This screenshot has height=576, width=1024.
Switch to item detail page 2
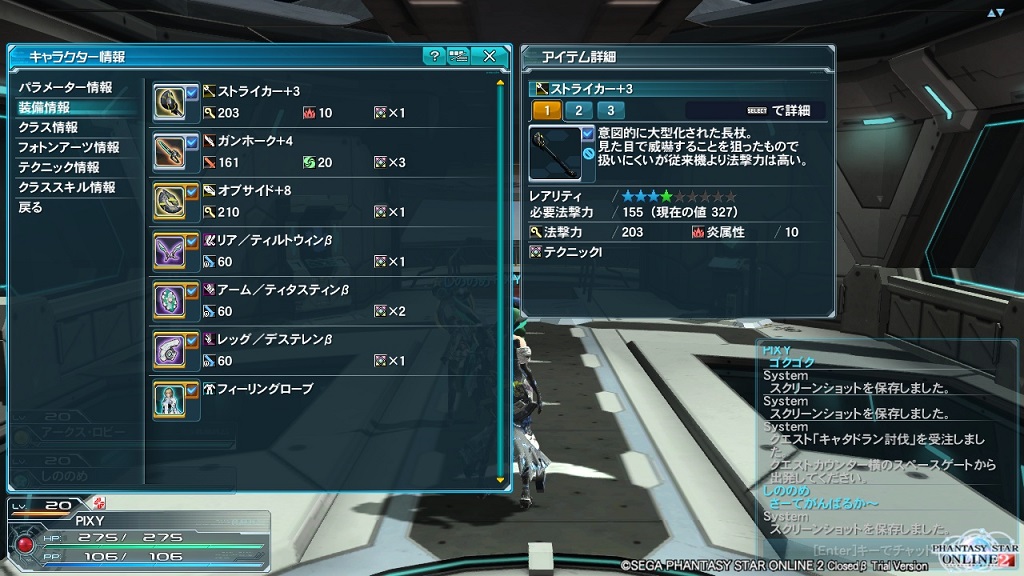tap(578, 111)
